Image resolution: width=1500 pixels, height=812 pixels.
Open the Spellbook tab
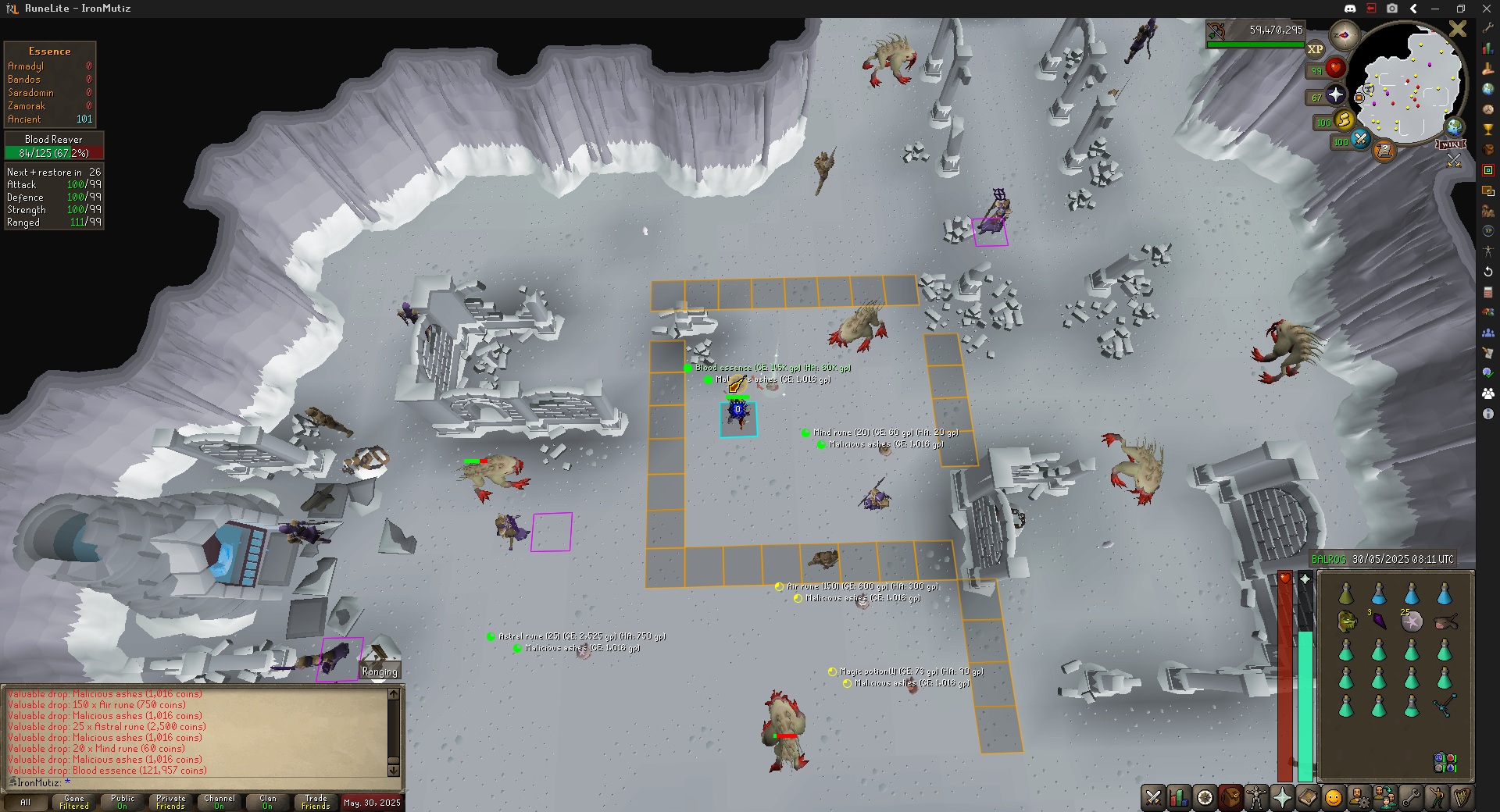point(1308,797)
